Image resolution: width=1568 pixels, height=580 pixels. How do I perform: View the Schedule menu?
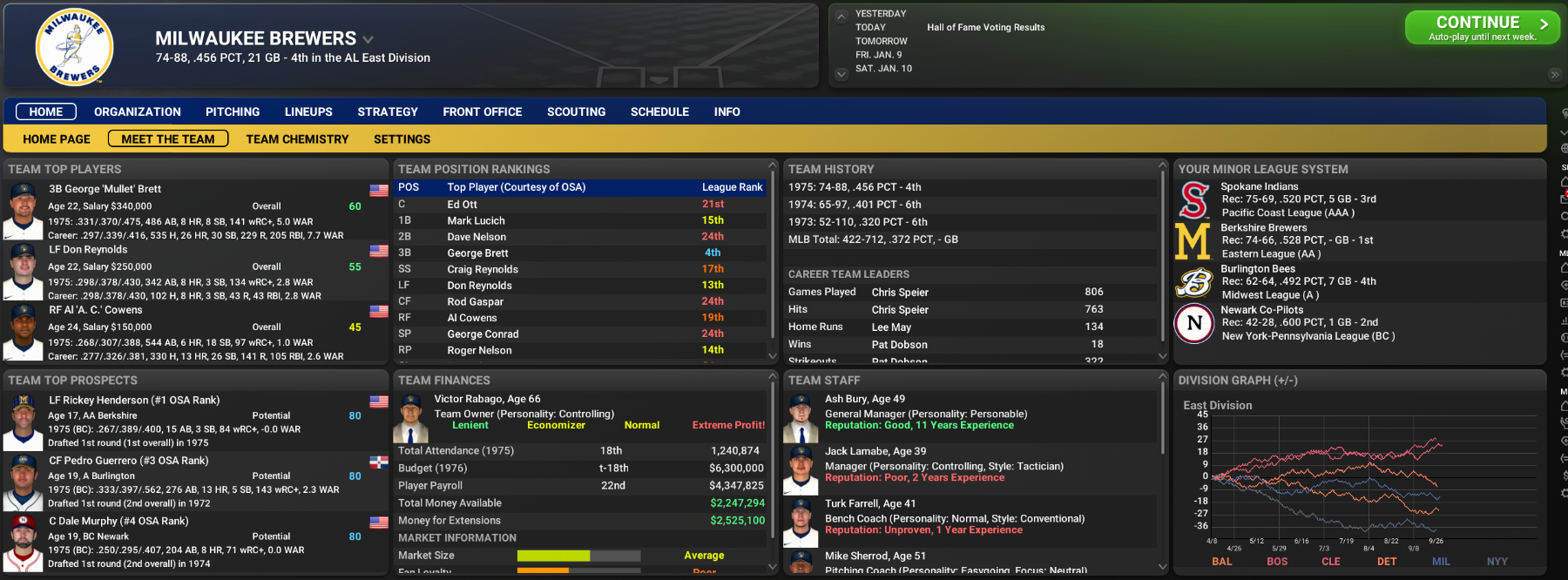[659, 111]
